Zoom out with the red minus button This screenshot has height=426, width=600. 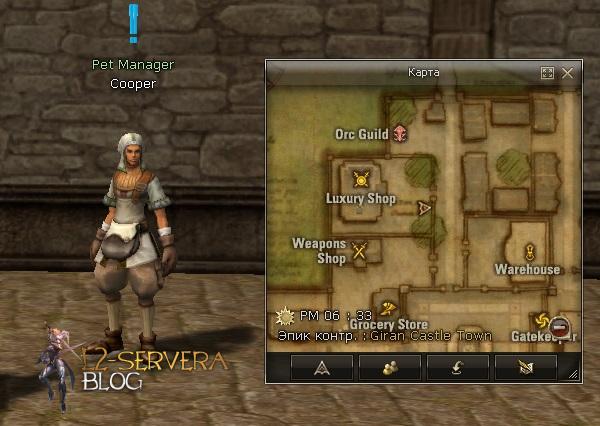(560, 327)
